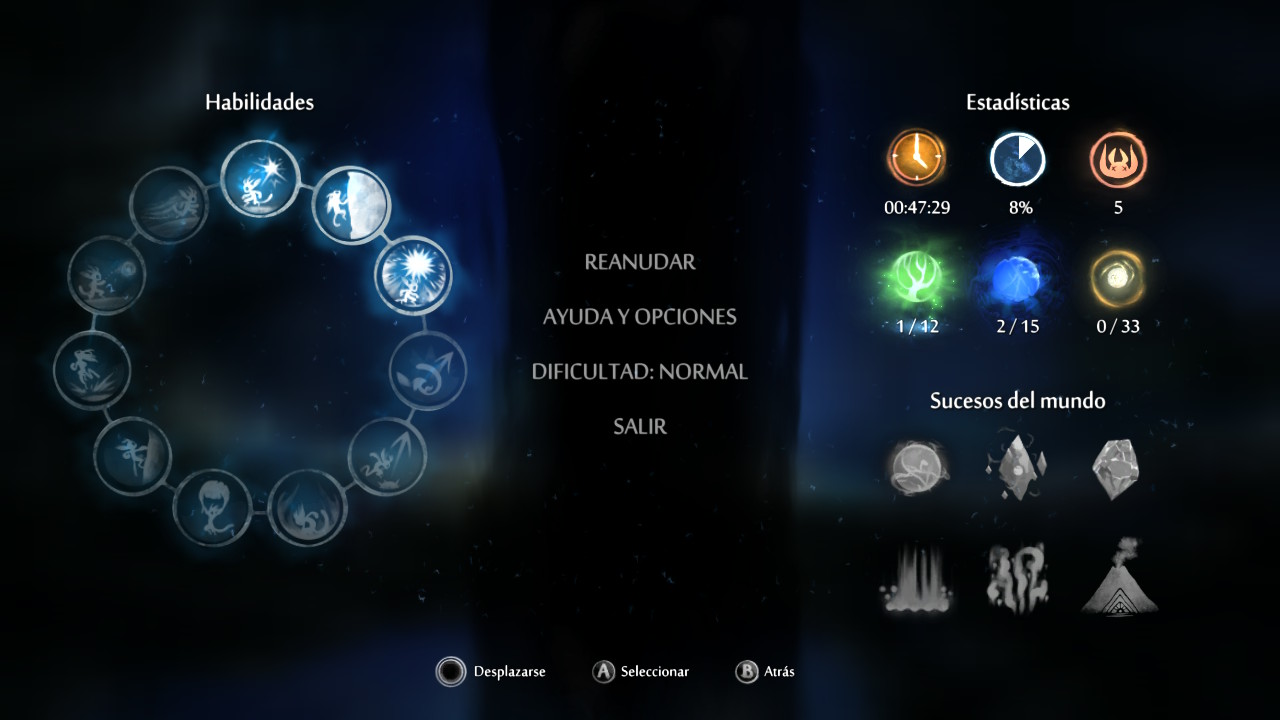The image size is (1280, 720).
Task: Inspect the locked Double Jump ability icon
Action: click(x=427, y=370)
